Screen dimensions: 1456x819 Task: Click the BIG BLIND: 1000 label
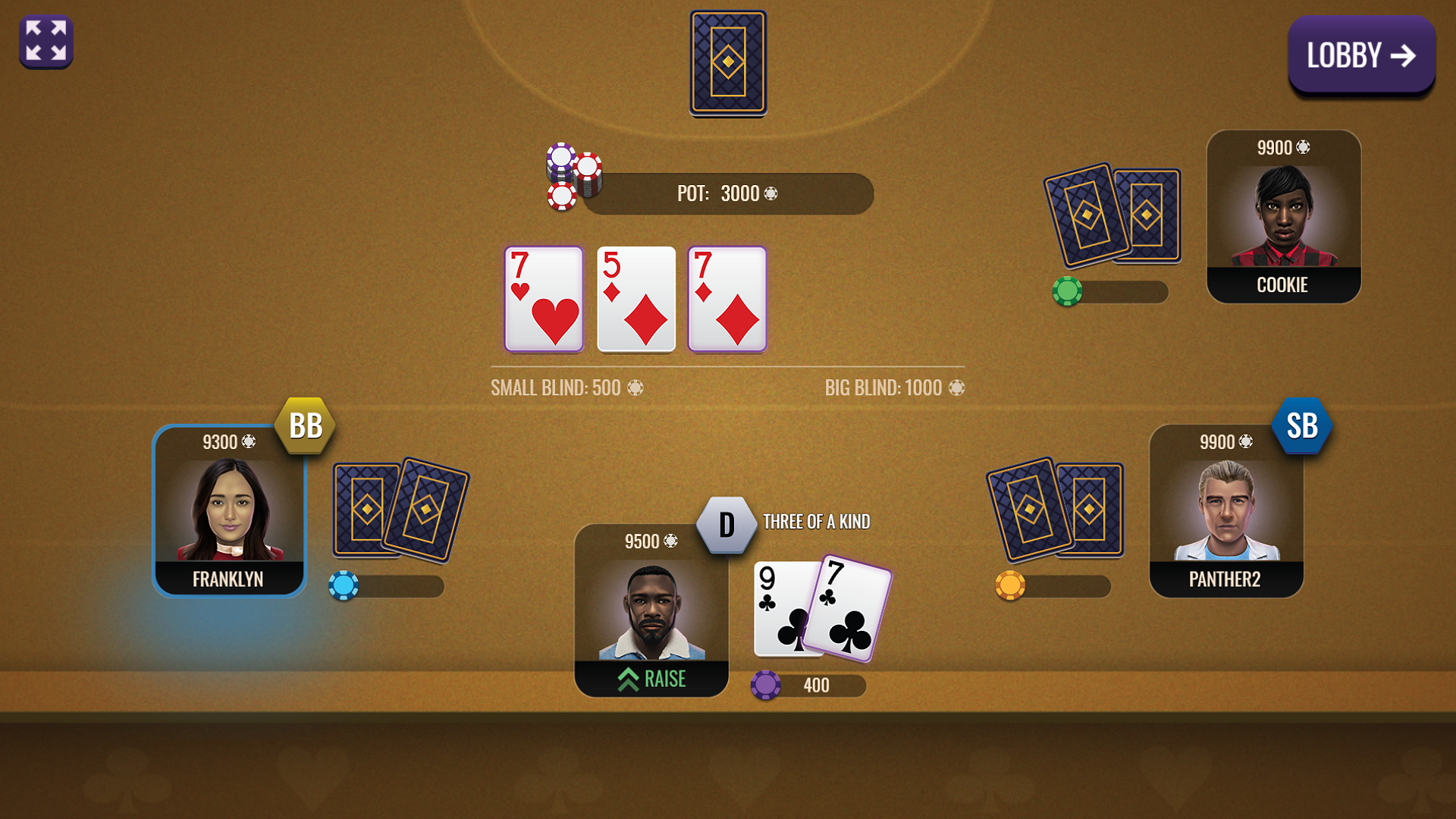pyautogui.click(x=893, y=388)
